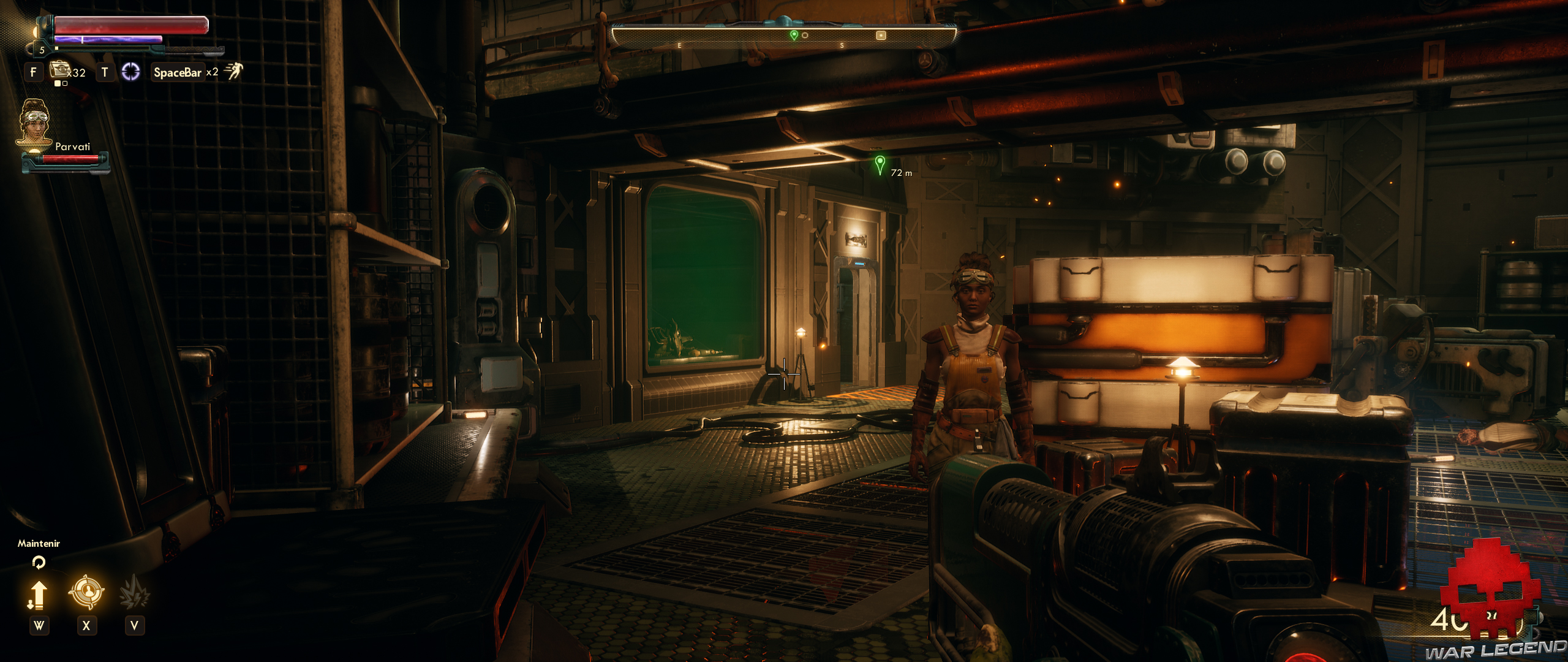Click the green waypoint pin on the compass
The height and width of the screenshot is (662, 1568).
pyautogui.click(x=794, y=36)
